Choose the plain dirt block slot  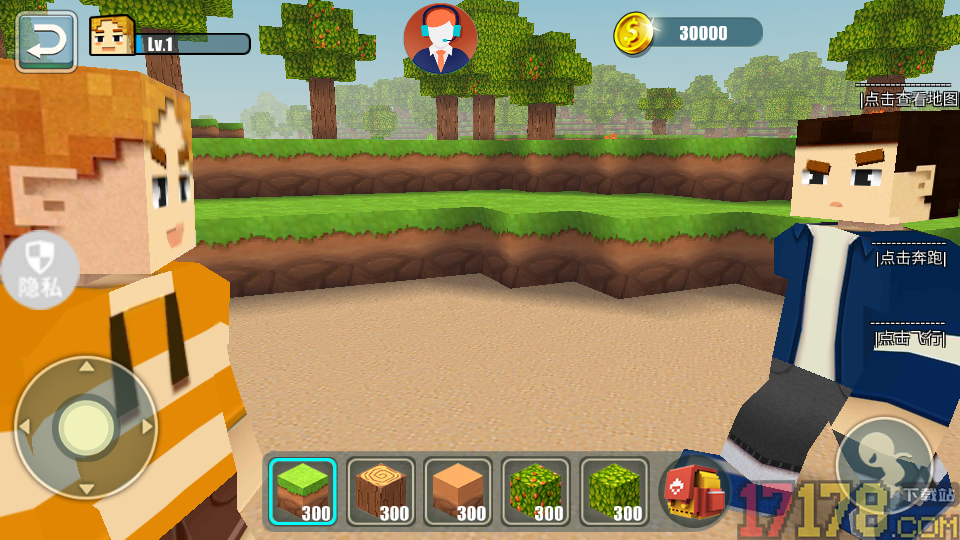point(458,492)
